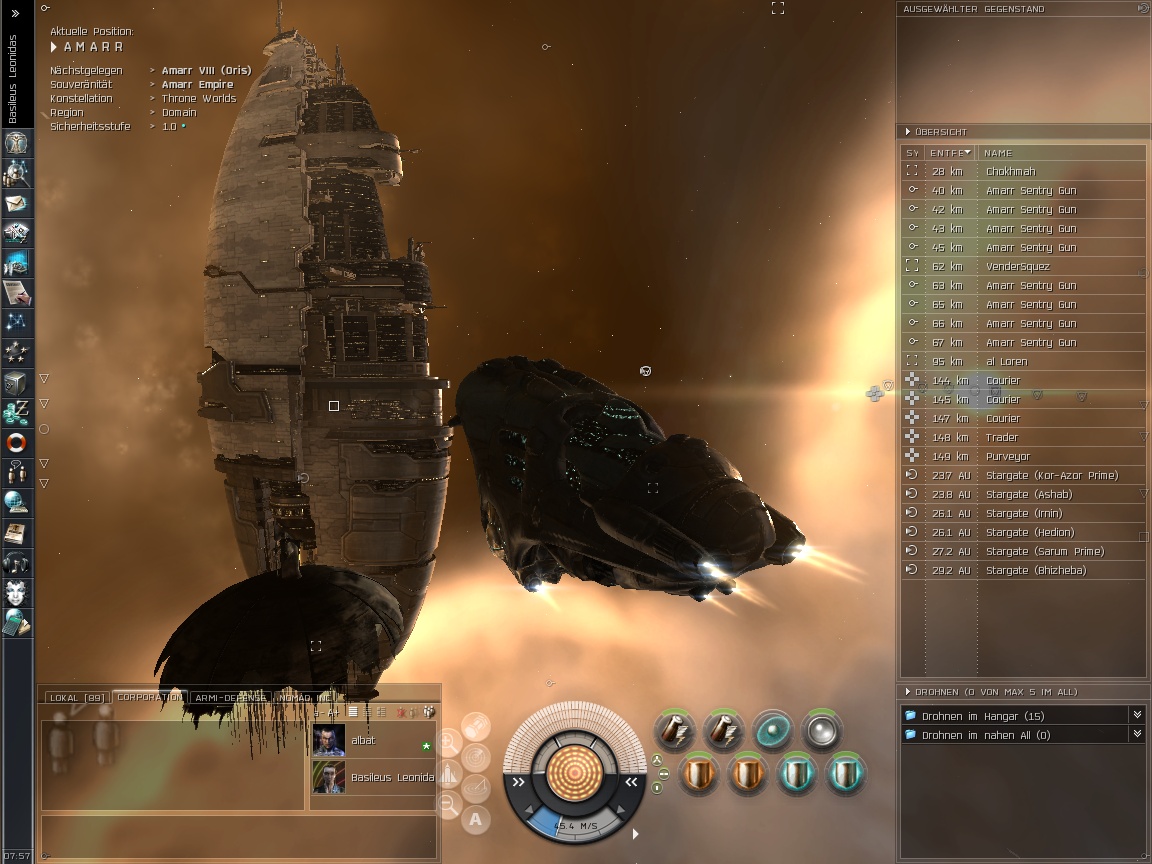Screen dimensions: 1152x864
Task: Activate the silver sphere module
Action: click(822, 732)
